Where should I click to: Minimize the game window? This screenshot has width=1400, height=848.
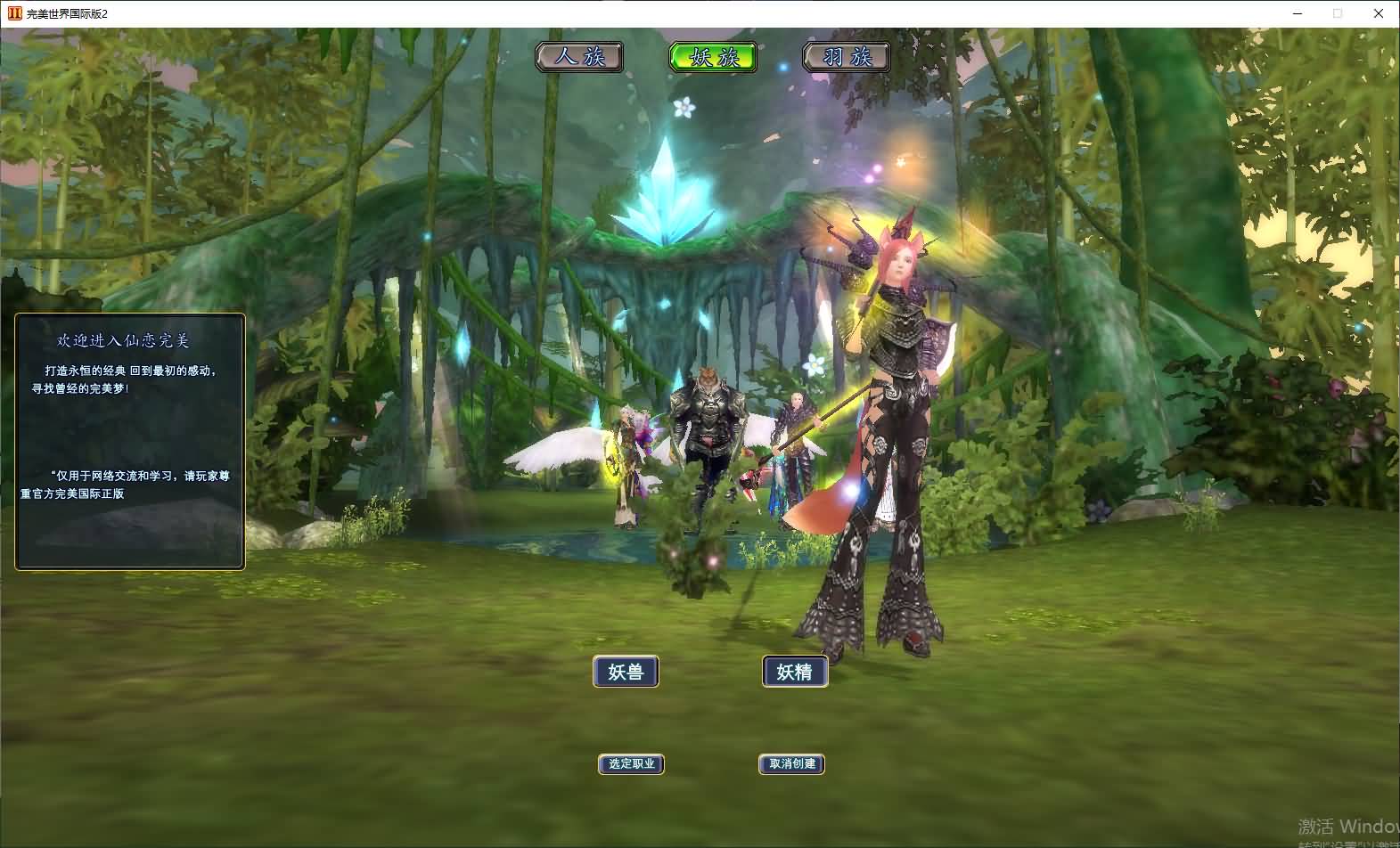[x=1298, y=13]
